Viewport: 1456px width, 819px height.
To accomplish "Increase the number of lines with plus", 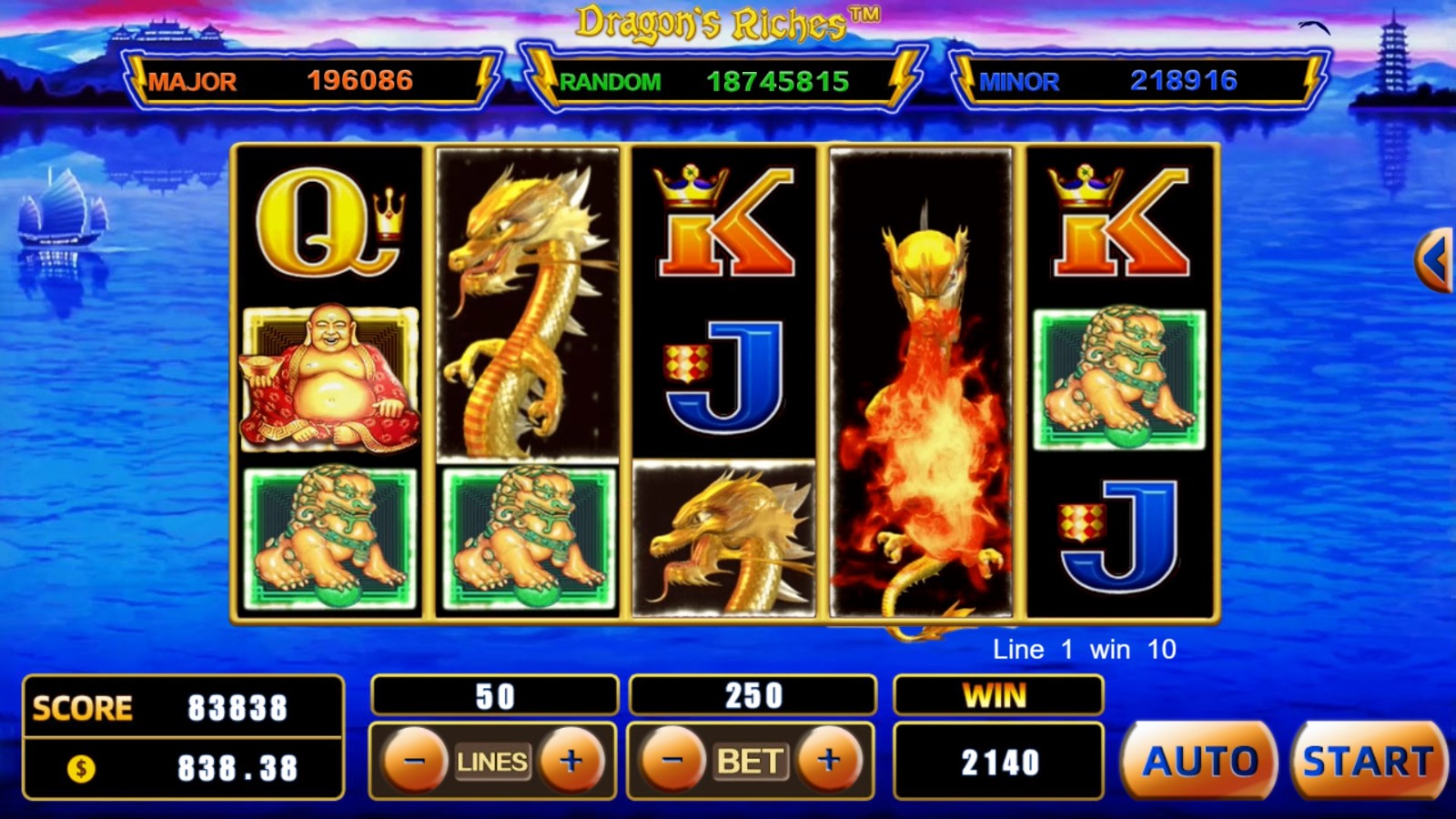I will coord(571,760).
